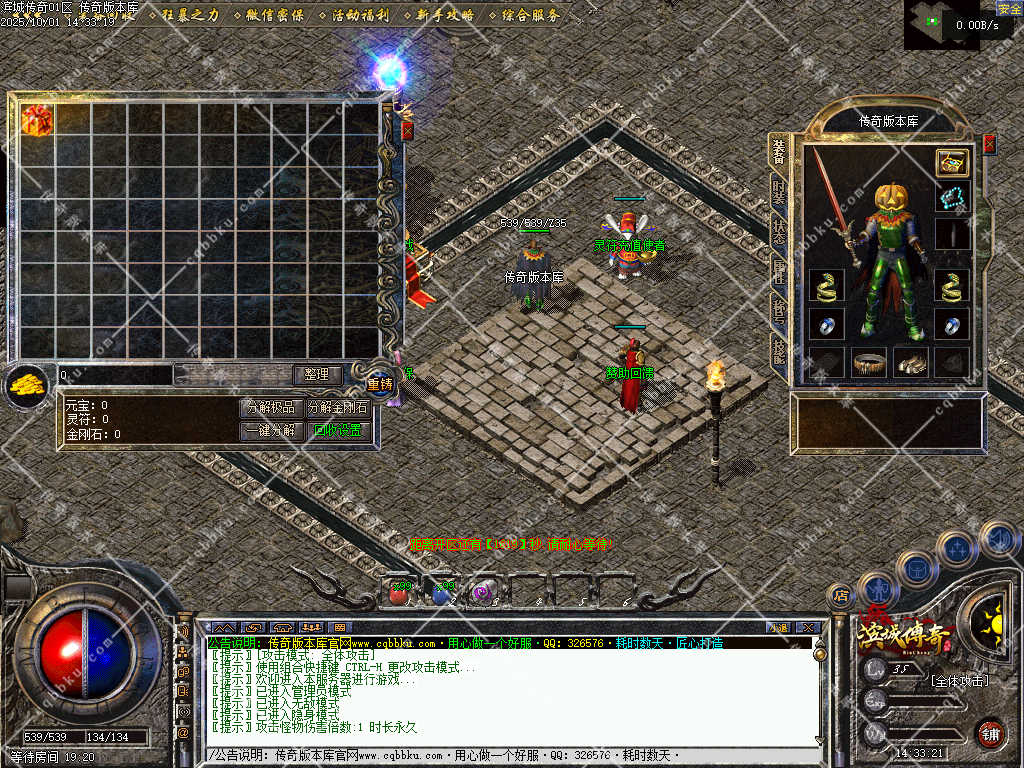The width and height of the screenshot is (1024, 768).
Task: Activate the 一键分解 button
Action: click(x=270, y=431)
